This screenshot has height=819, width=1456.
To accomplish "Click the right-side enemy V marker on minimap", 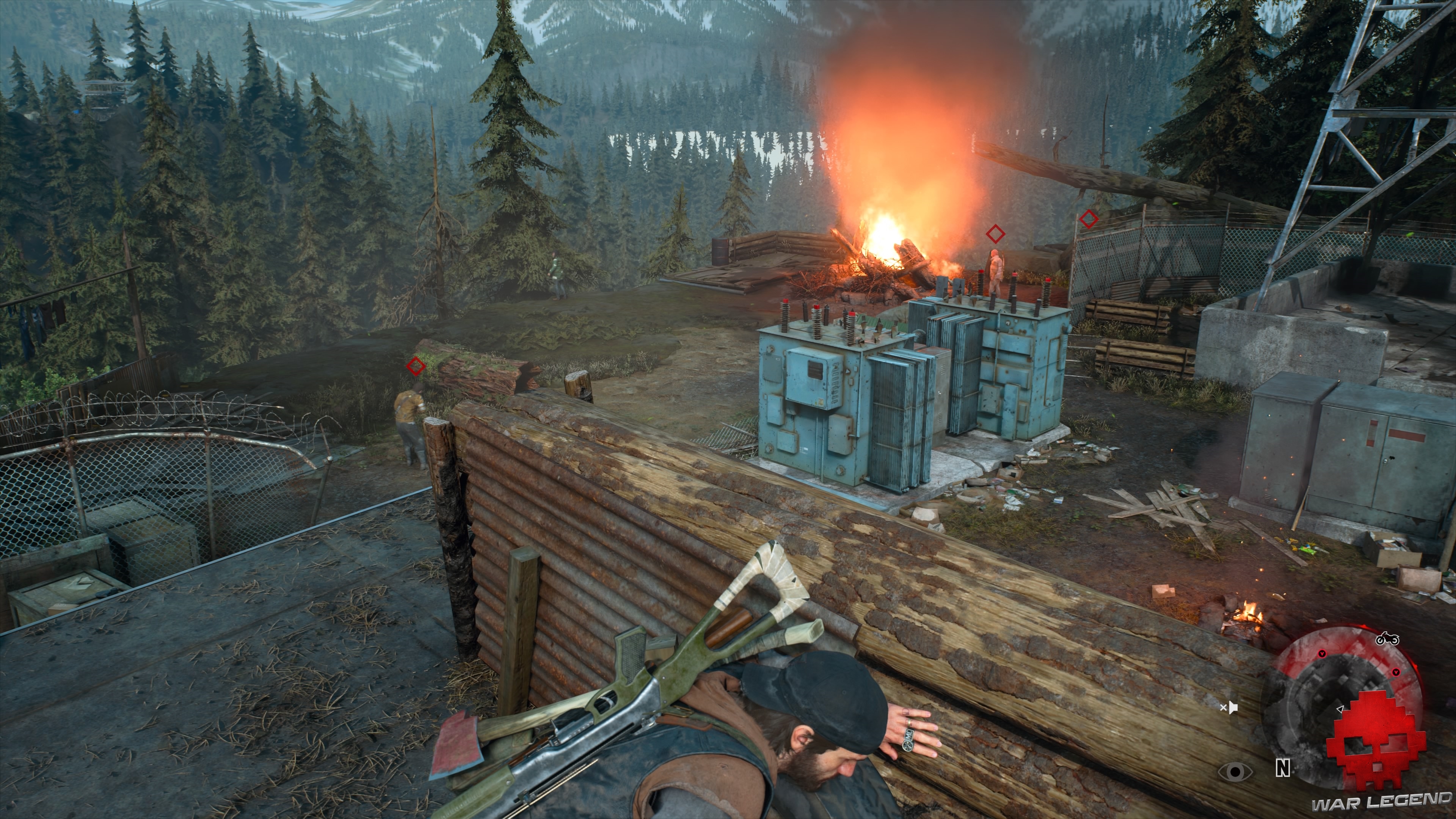I will tap(1396, 673).
